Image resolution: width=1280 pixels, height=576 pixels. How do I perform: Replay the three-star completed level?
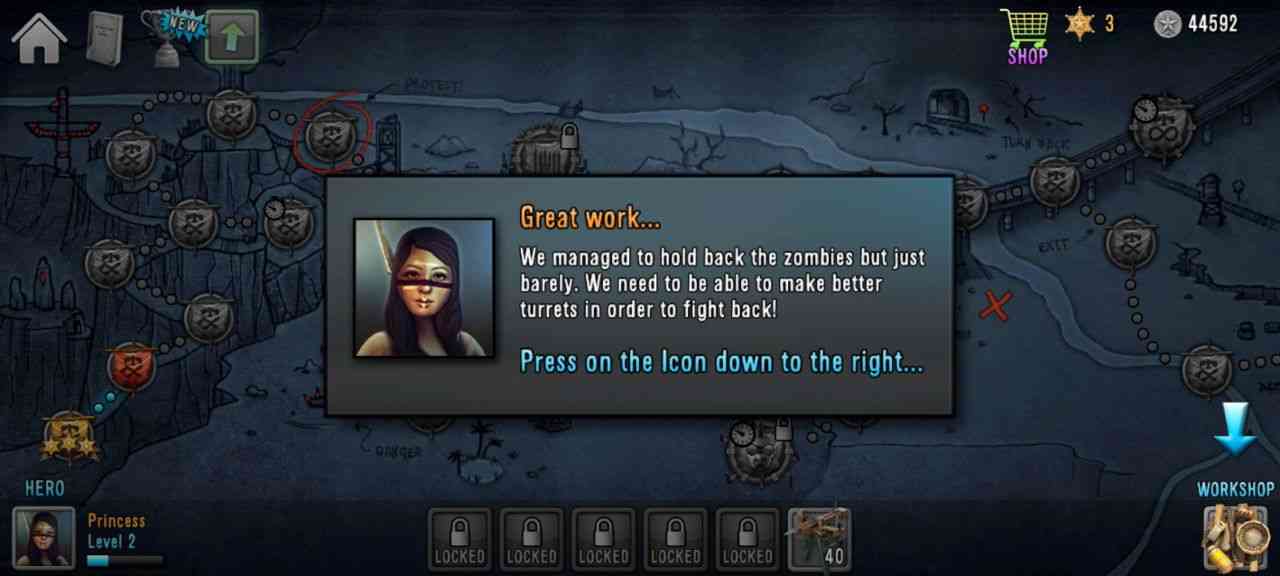tap(67, 437)
